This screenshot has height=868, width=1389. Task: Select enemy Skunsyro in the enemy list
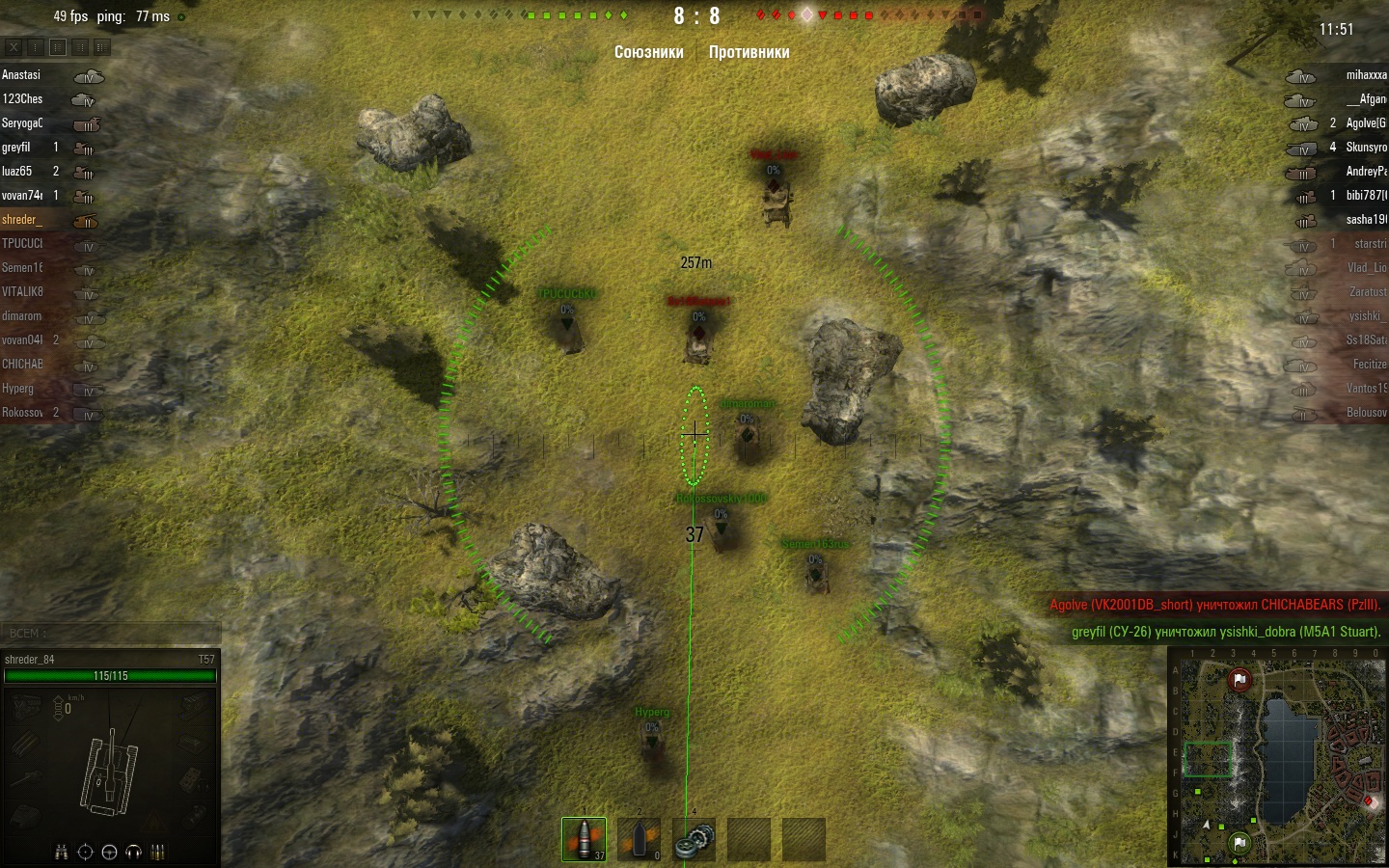pyautogui.click(x=1365, y=148)
